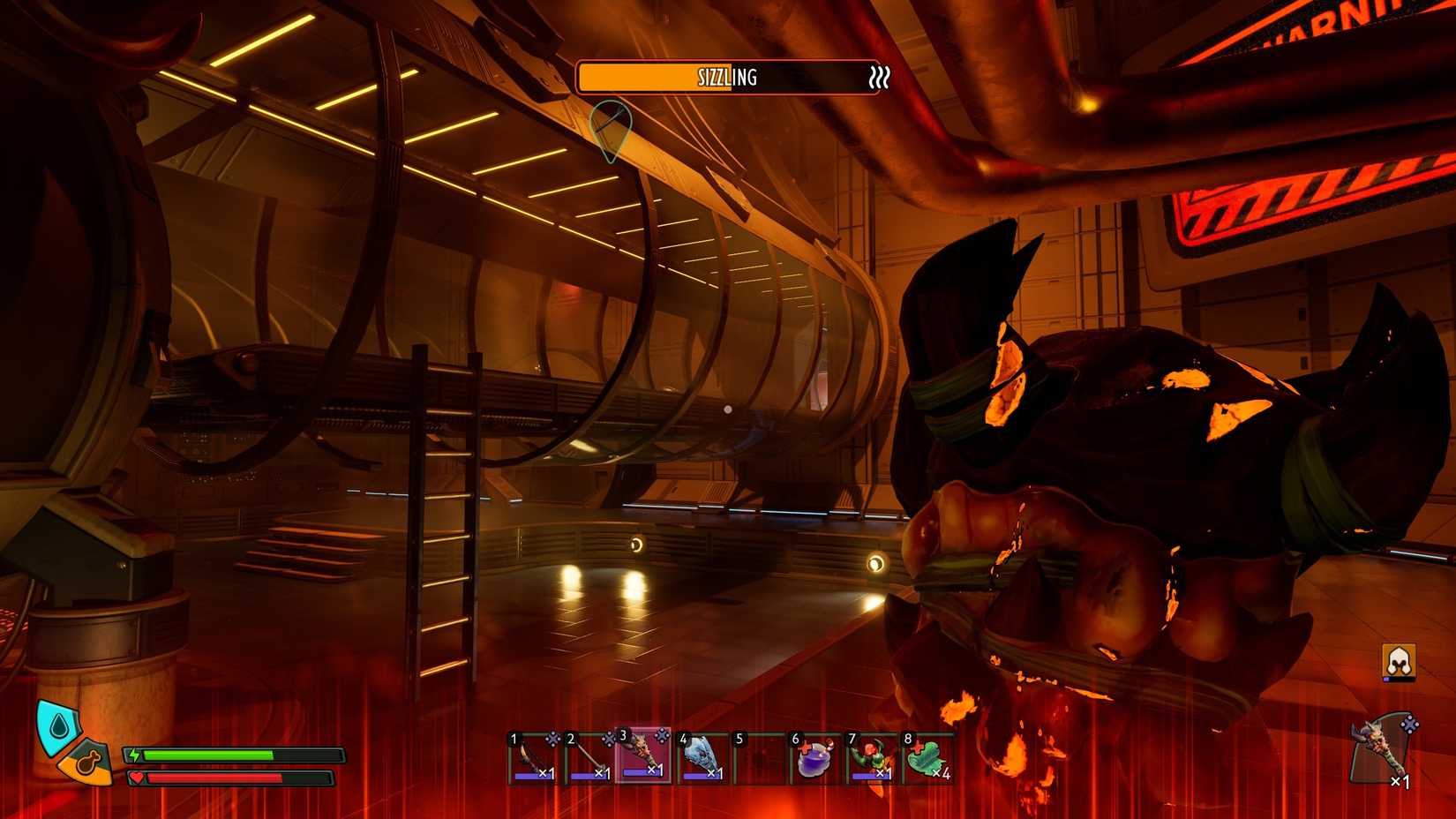The image size is (1456, 819).
Task: Equip the blue shield in slot 4
Action: pos(702,757)
